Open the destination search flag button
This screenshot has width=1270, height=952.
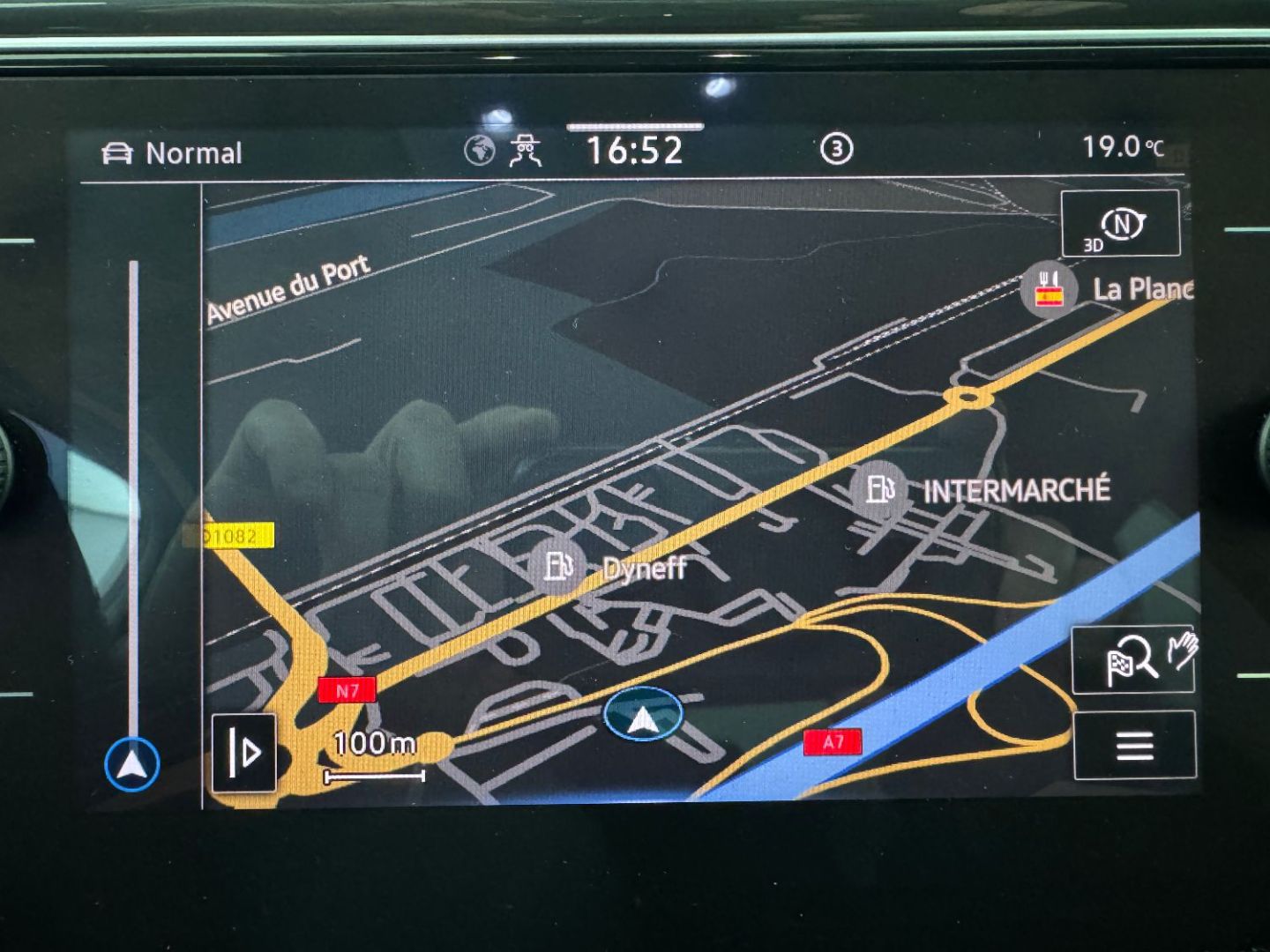pyautogui.click(x=1132, y=658)
